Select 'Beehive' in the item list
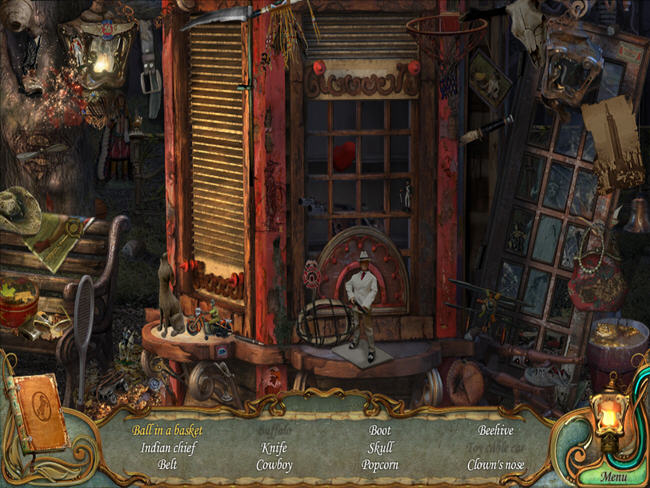This screenshot has height=488, width=650. pos(495,431)
